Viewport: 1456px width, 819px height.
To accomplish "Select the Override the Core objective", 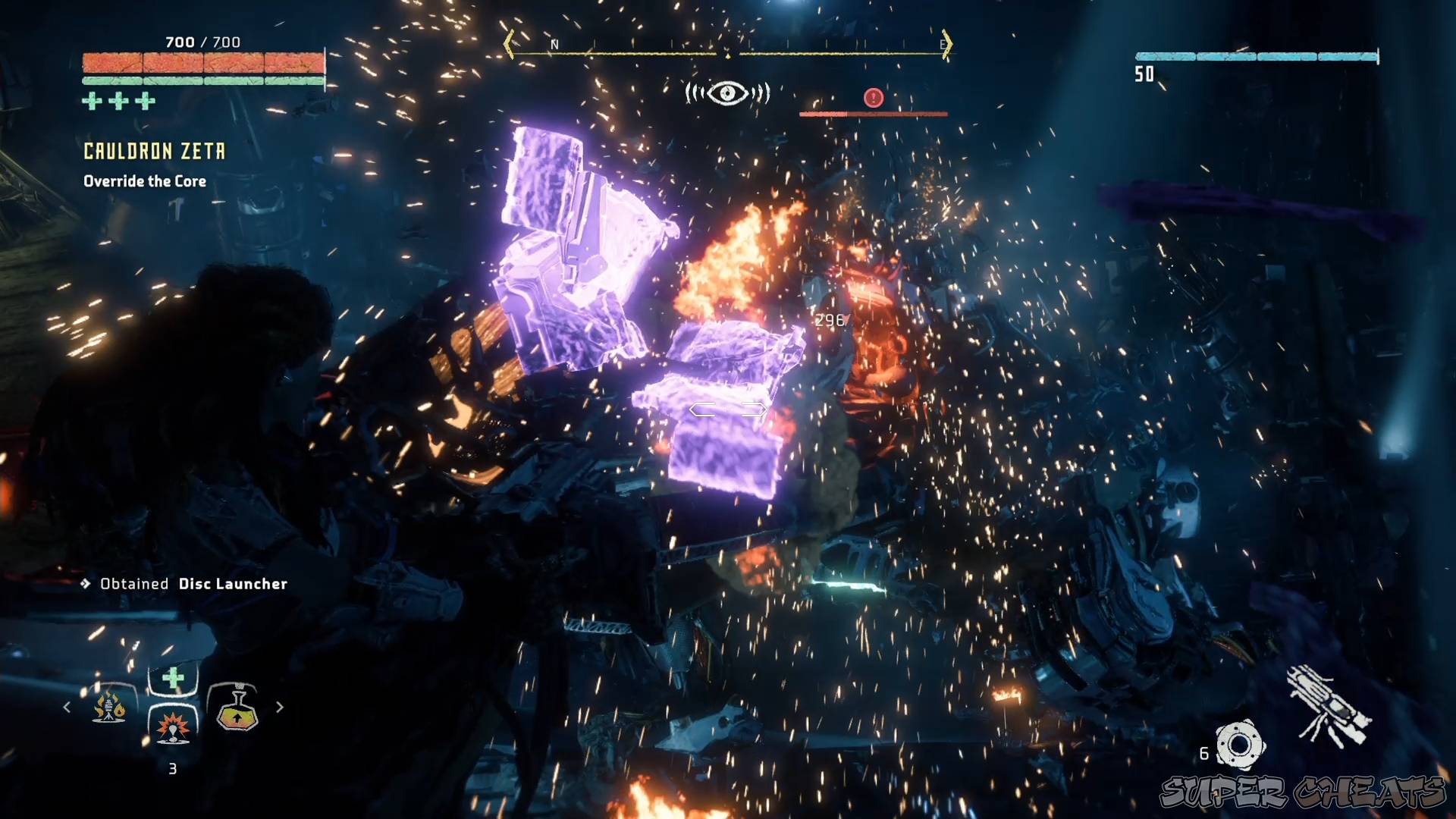I will tap(143, 181).
